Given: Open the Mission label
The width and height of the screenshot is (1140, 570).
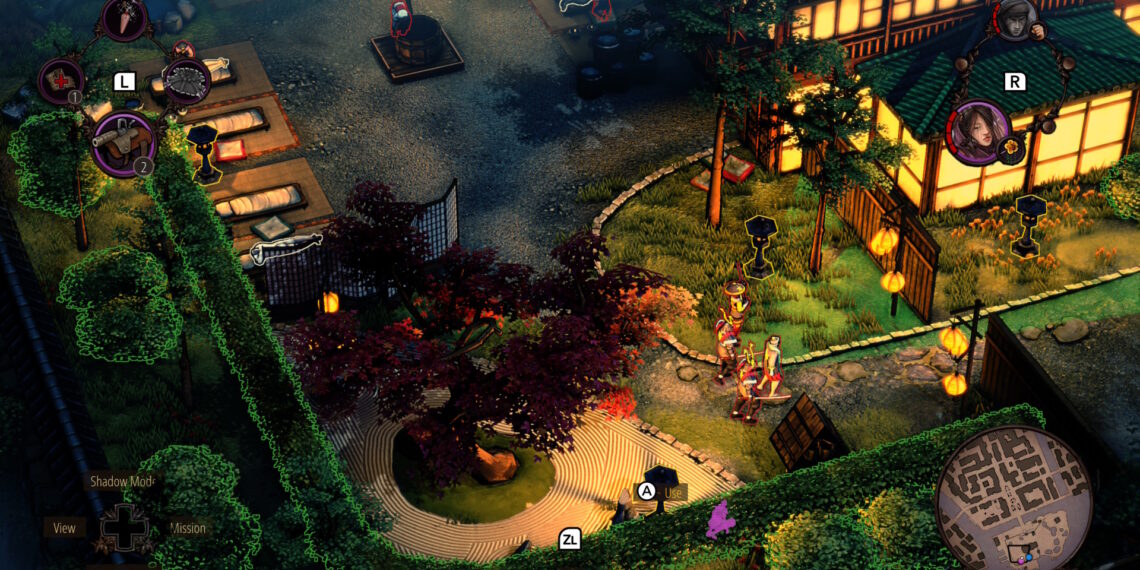Looking at the screenshot, I should 187,528.
